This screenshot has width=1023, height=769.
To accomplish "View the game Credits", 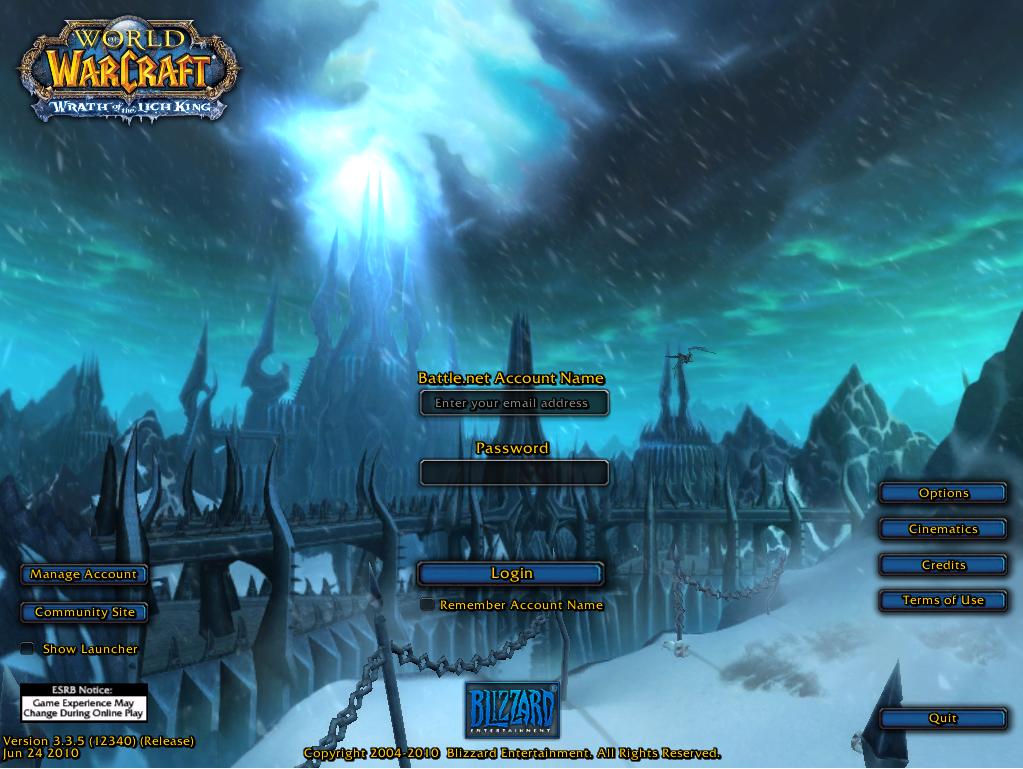I will tap(943, 565).
